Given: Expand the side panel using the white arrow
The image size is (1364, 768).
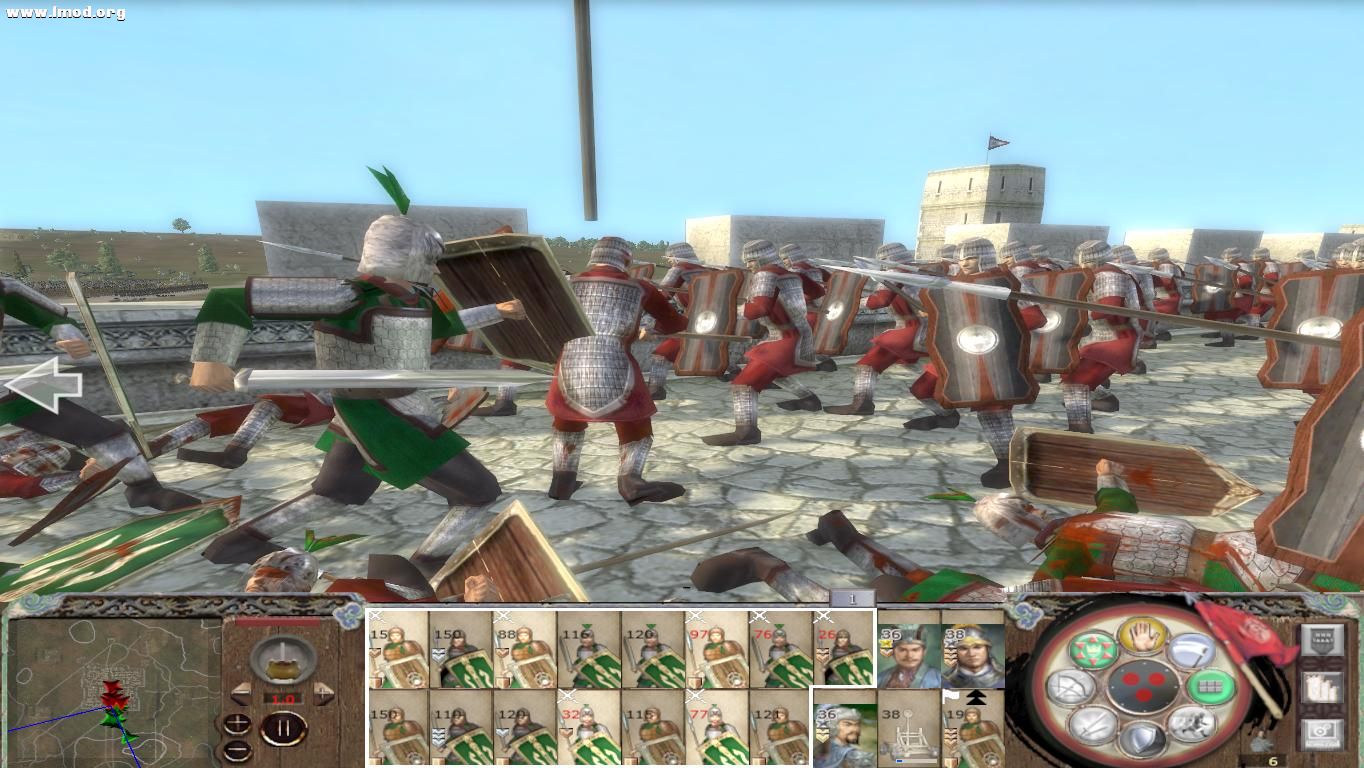Looking at the screenshot, I should pos(45,383).
